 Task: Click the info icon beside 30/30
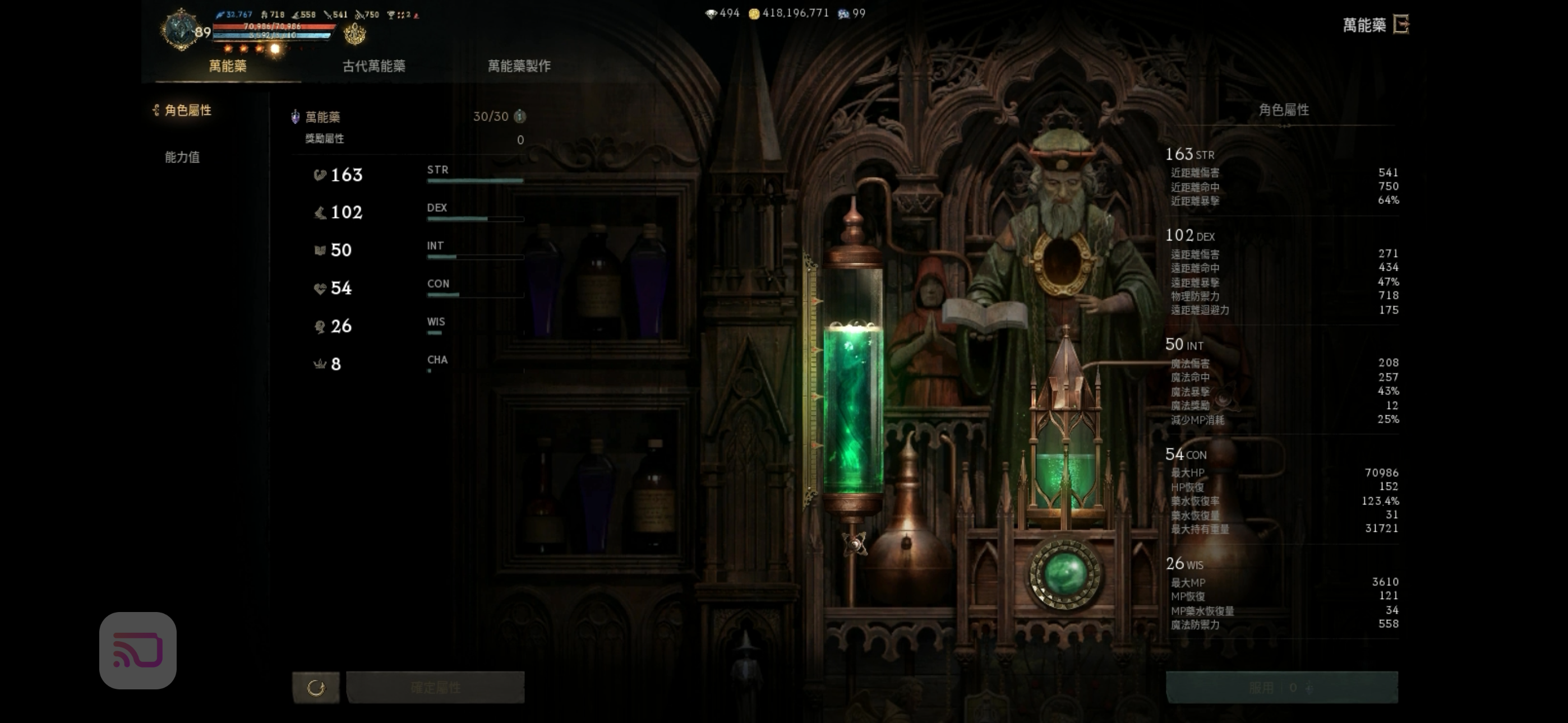click(x=519, y=116)
